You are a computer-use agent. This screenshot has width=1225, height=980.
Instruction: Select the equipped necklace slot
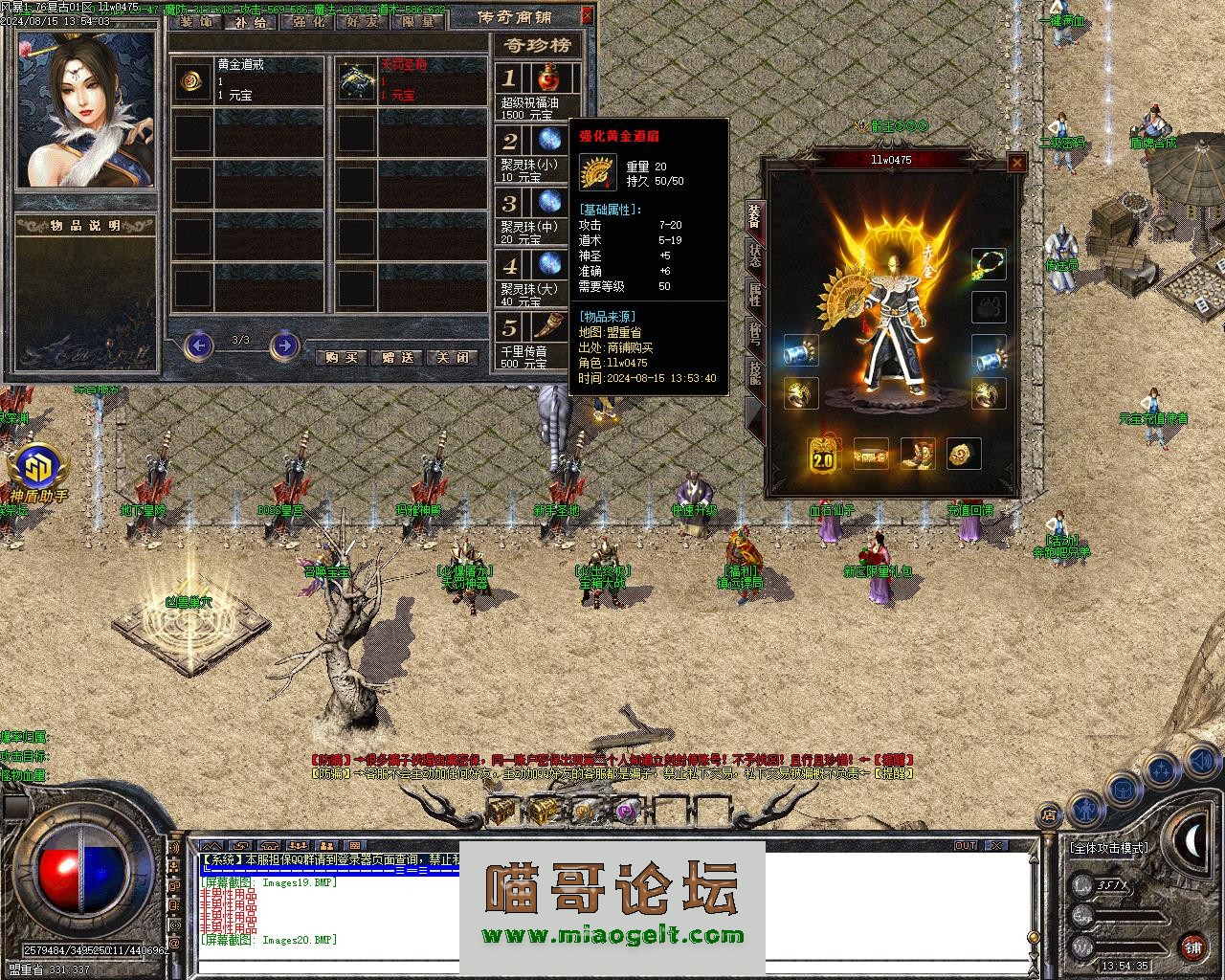click(x=990, y=265)
